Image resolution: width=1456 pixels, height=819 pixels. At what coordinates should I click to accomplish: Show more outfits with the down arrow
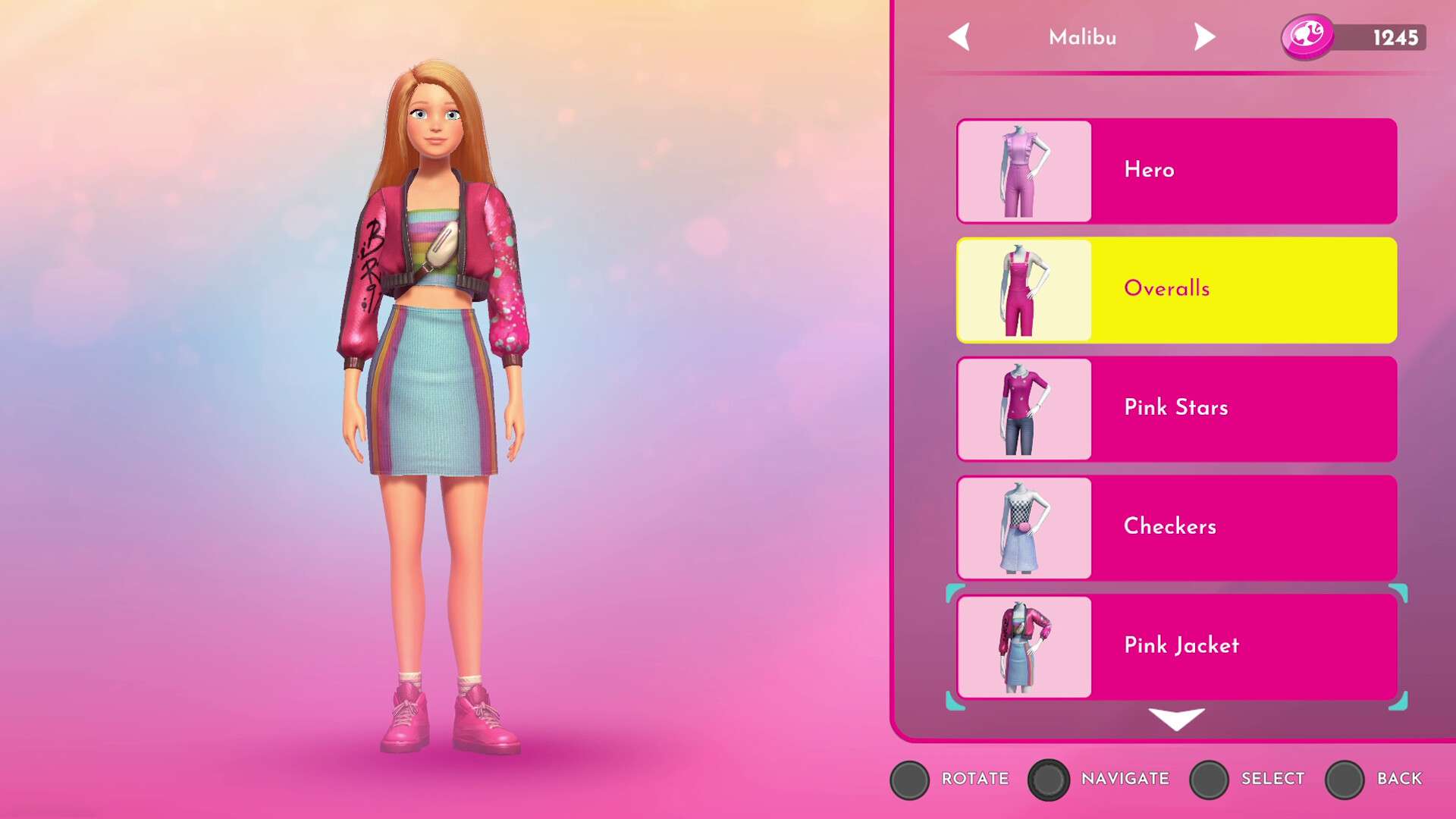point(1176,718)
